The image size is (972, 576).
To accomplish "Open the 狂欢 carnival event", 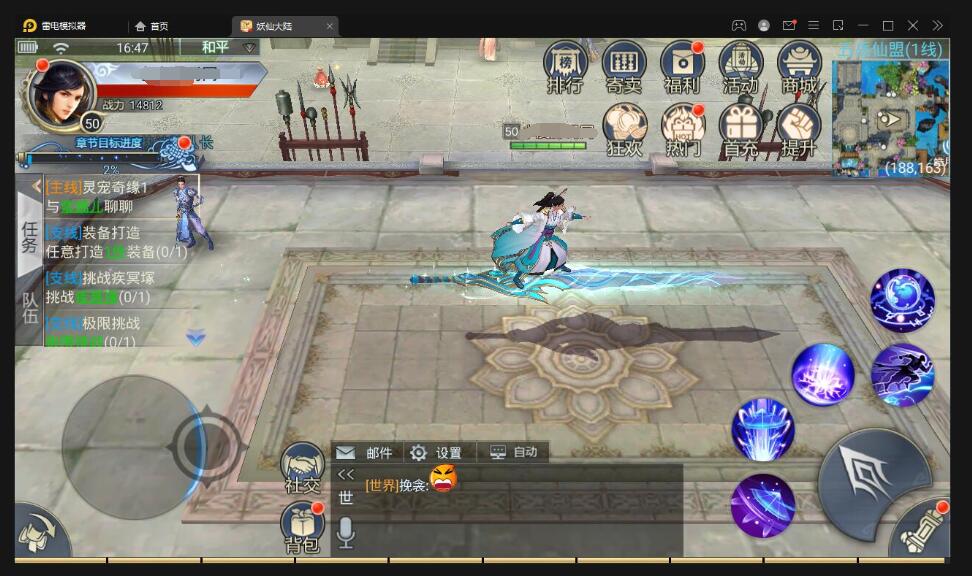I will [x=625, y=129].
